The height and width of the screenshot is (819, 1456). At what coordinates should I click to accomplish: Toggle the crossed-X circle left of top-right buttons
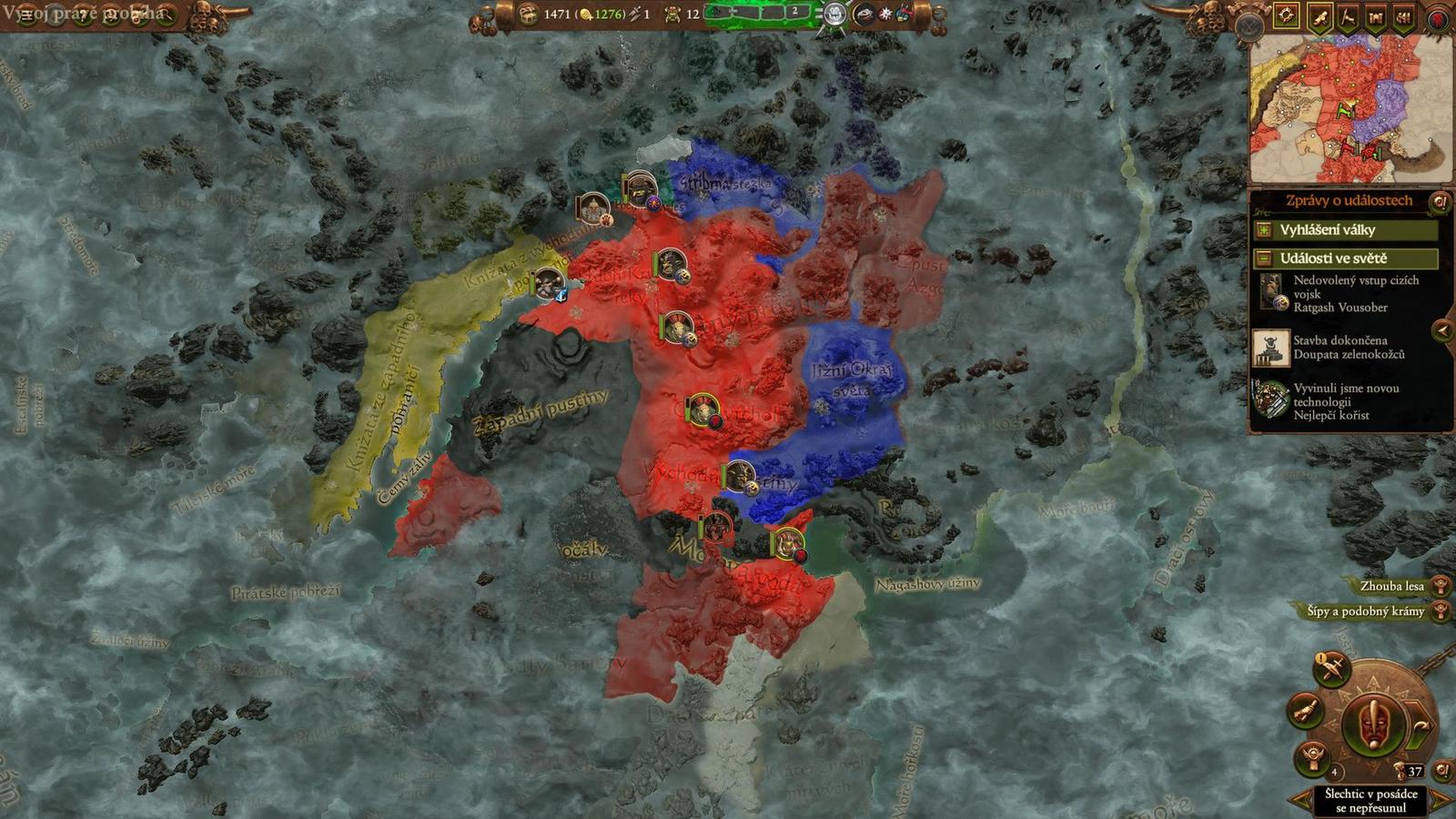click(1249, 25)
